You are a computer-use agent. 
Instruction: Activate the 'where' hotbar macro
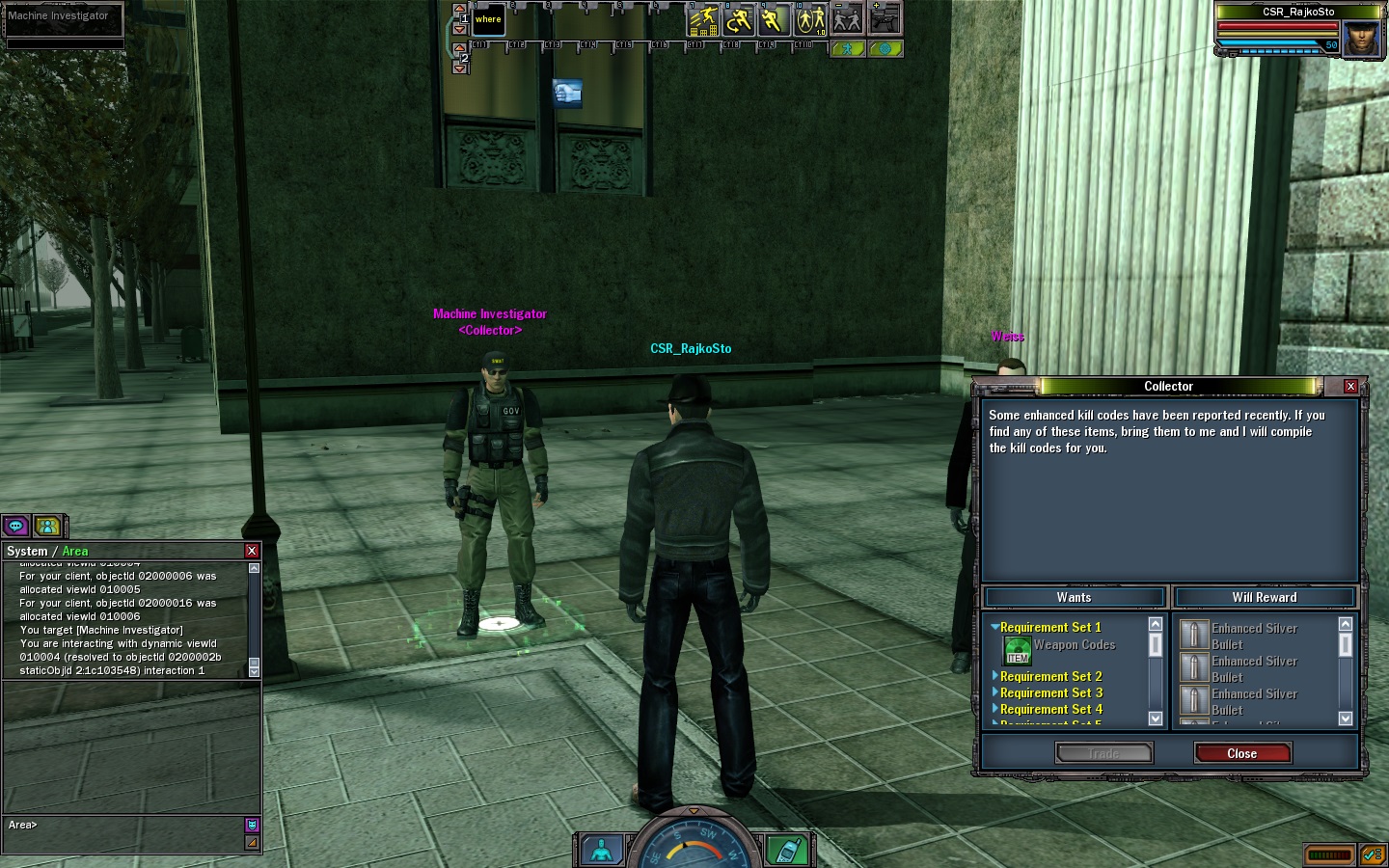(x=488, y=20)
